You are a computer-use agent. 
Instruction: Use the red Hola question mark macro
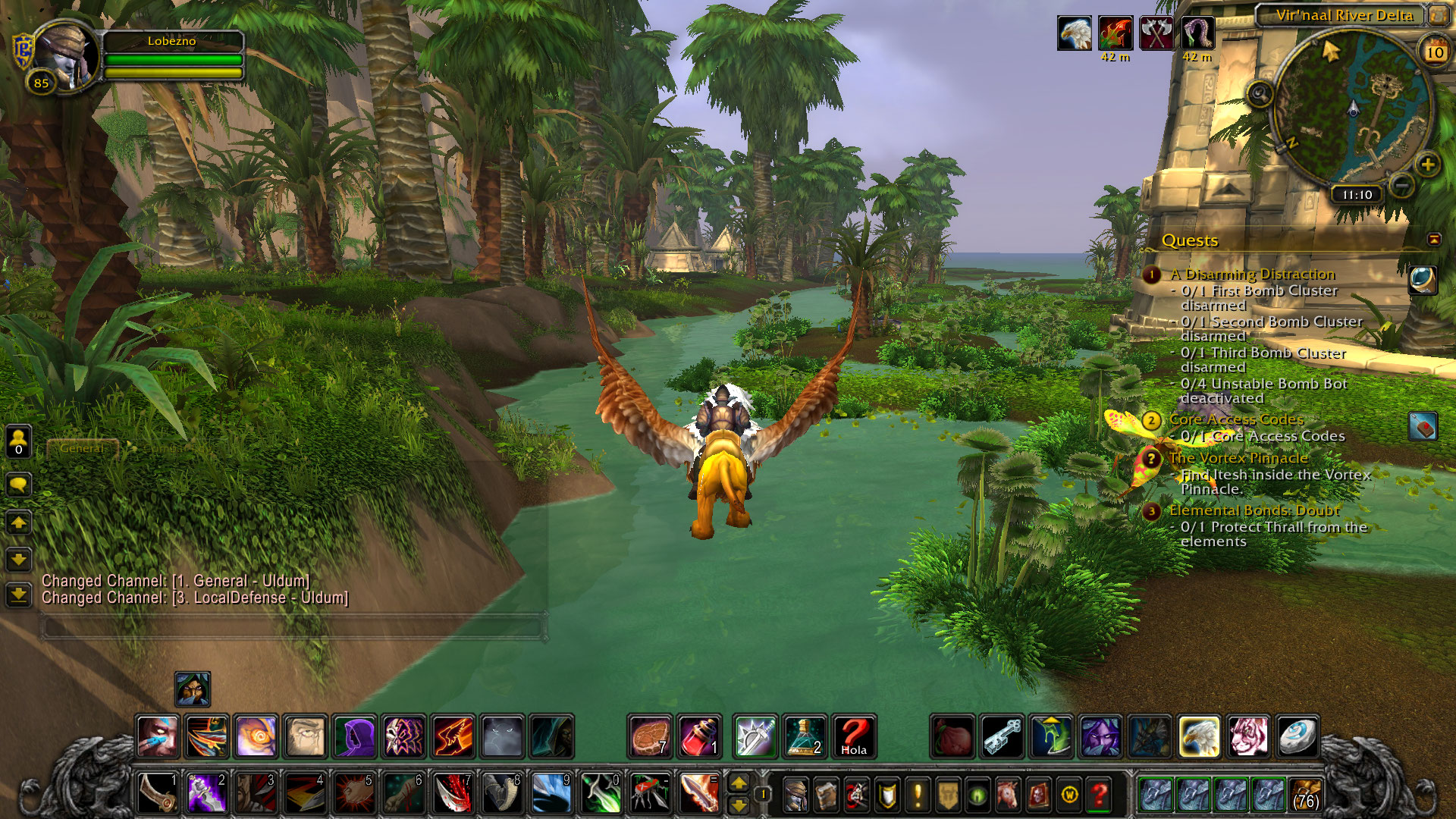(x=854, y=736)
